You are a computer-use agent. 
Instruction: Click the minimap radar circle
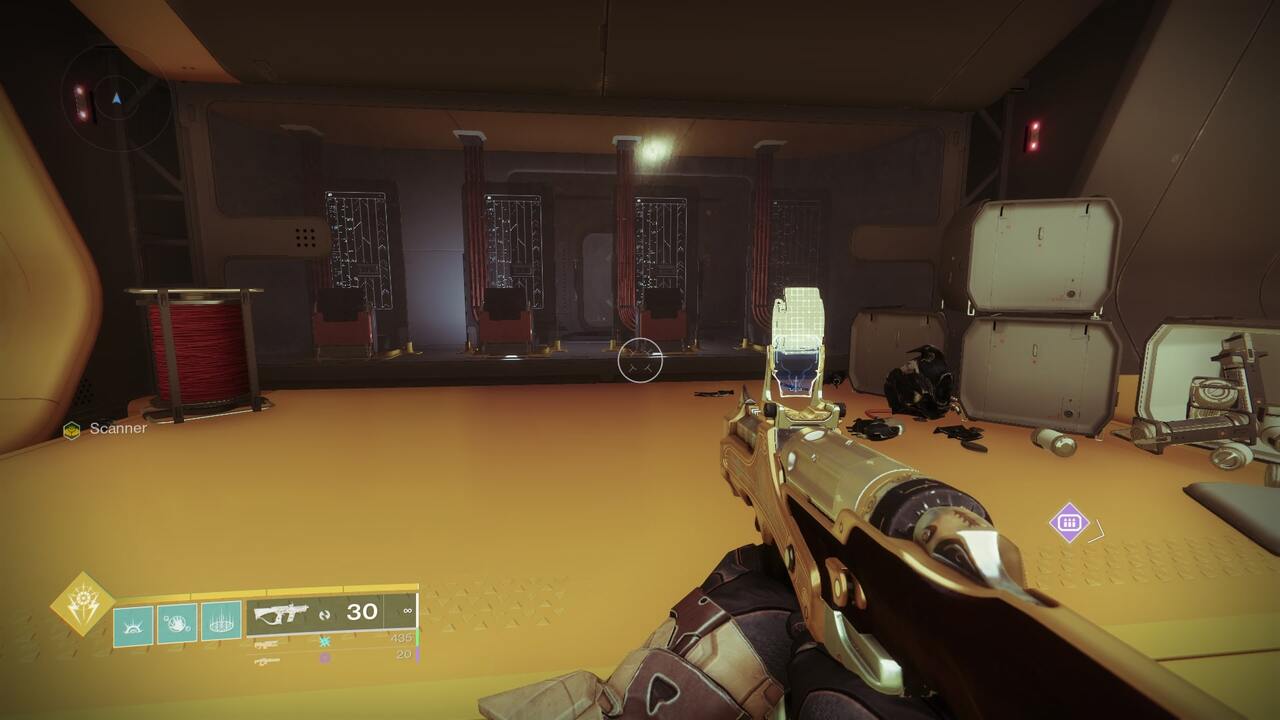(x=115, y=98)
